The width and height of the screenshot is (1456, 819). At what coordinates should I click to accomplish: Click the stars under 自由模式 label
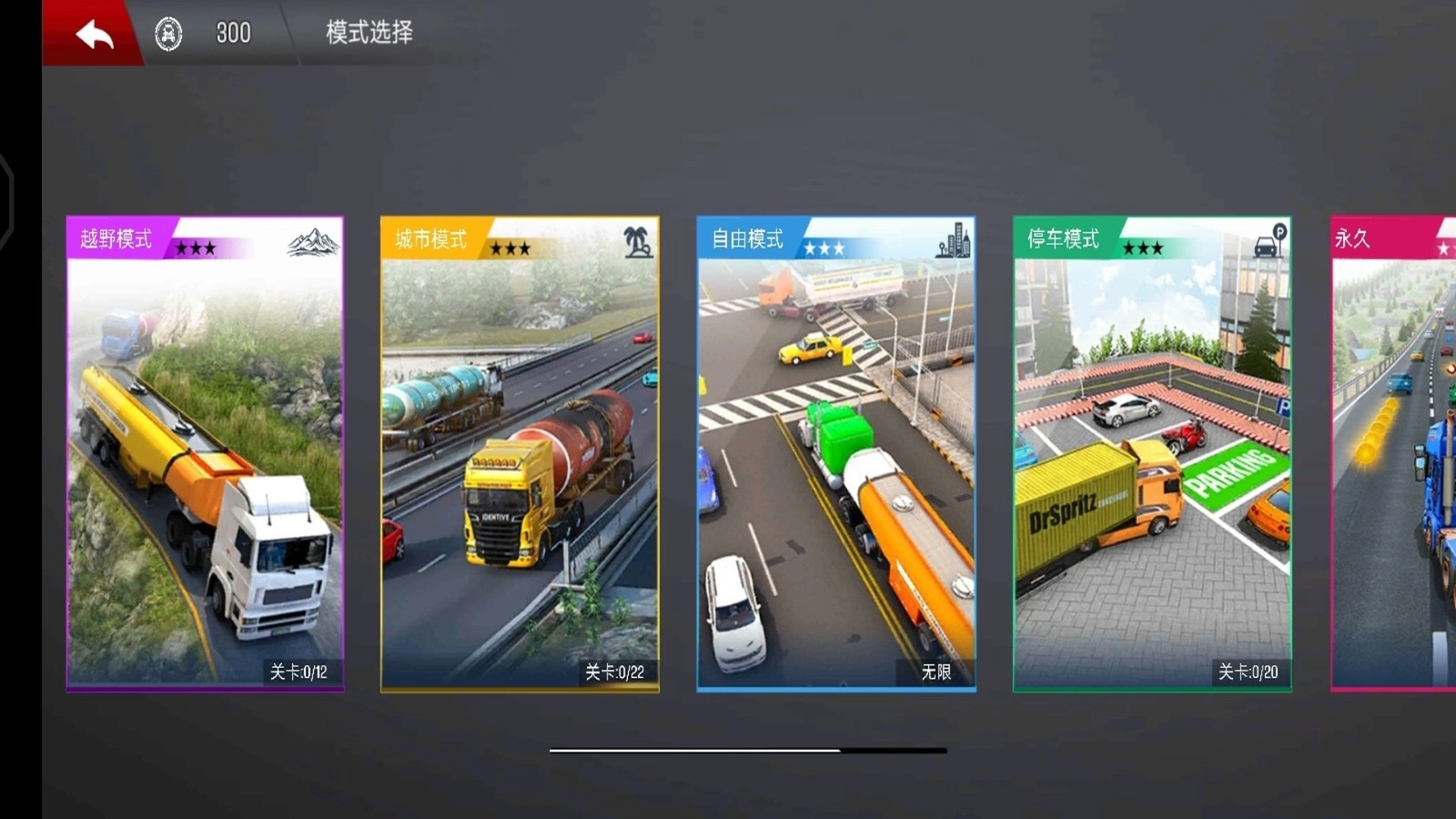pyautogui.click(x=825, y=246)
